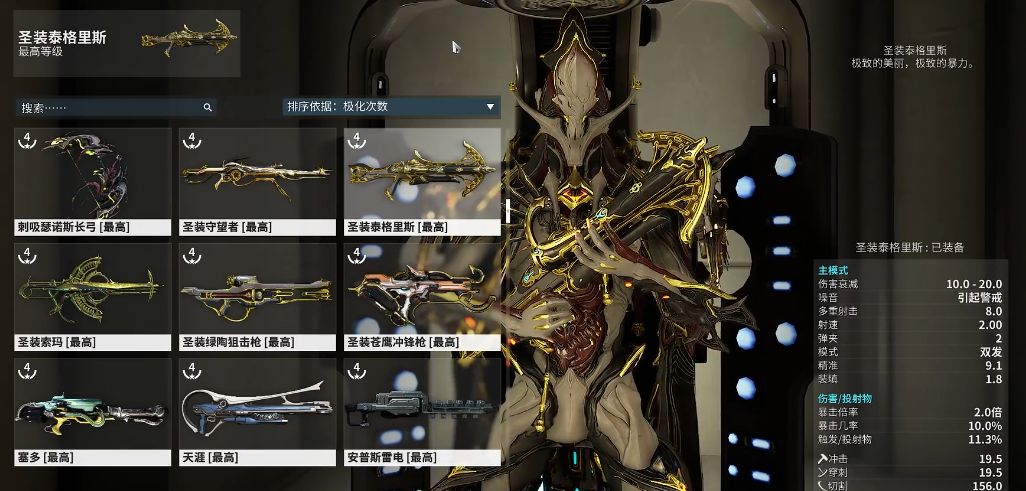Choose the 圣装苍鹰冲锋枪 weapon tile
Image resolution: width=1026 pixels, height=491 pixels.
tap(422, 296)
